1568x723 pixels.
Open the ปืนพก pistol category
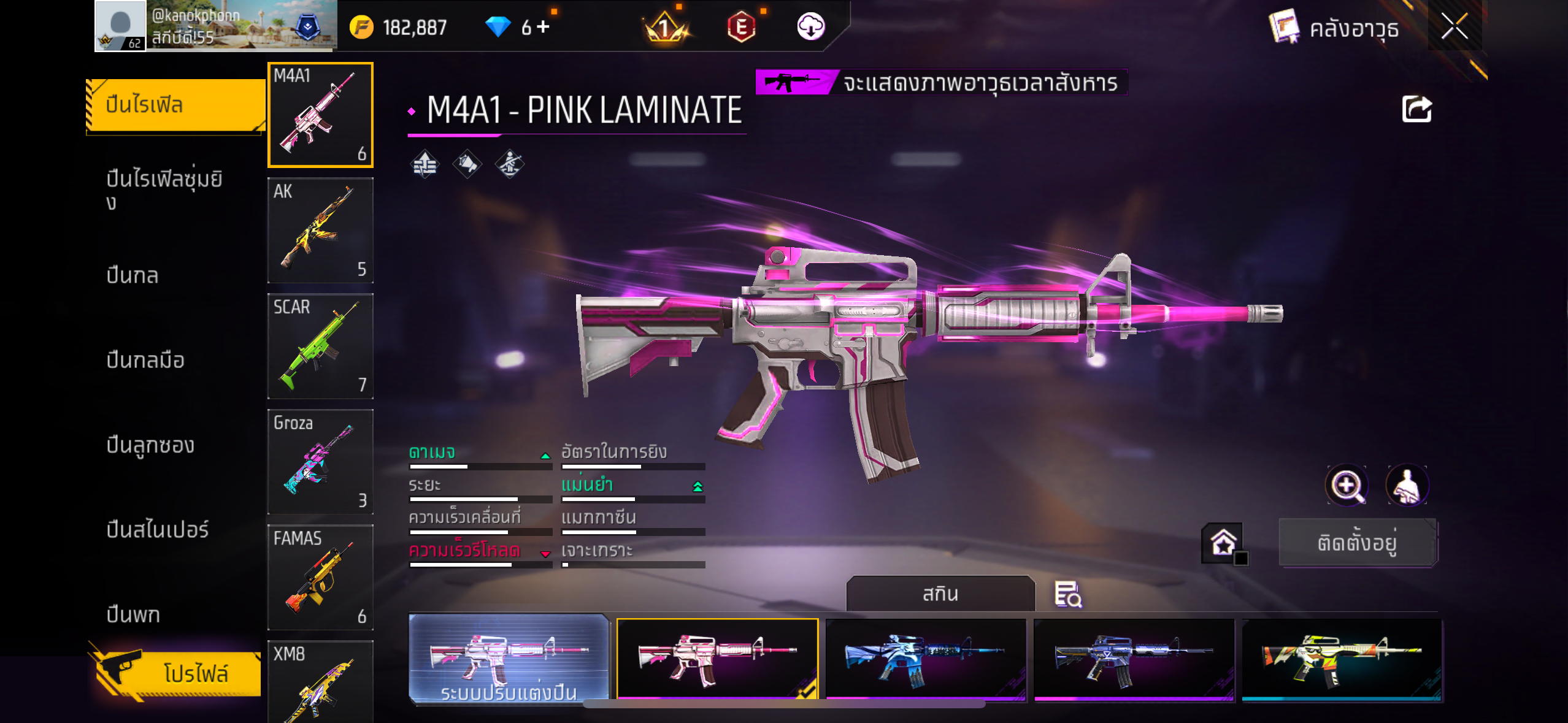click(133, 614)
